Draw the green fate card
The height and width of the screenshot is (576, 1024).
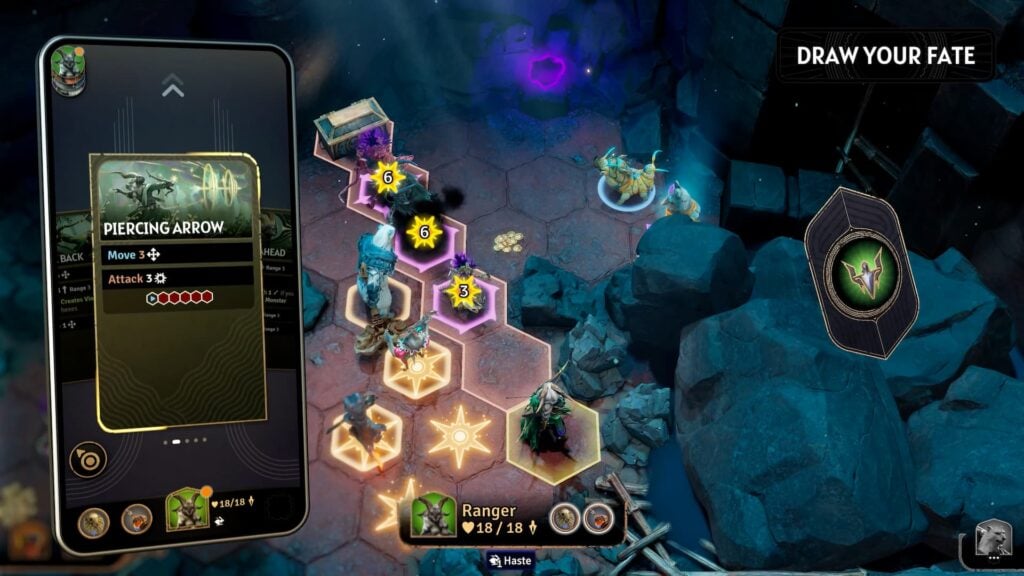[x=860, y=271]
